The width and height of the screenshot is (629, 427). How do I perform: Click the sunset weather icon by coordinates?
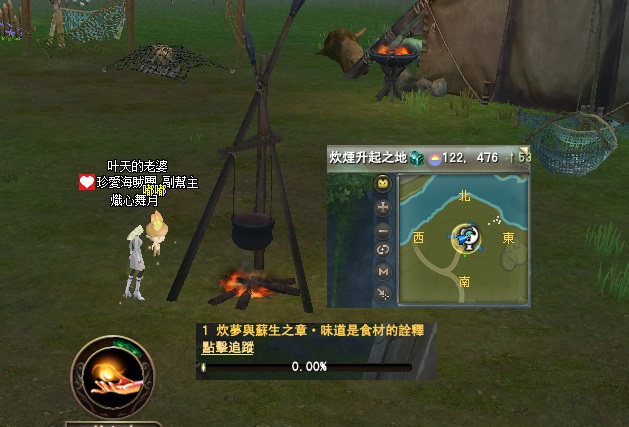433,158
